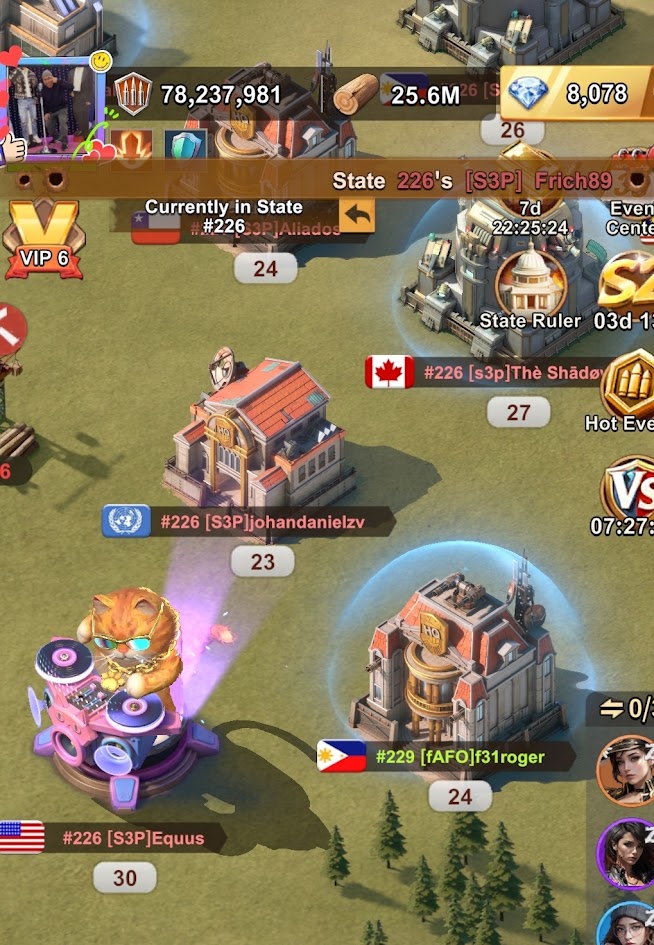Open the State Ruler capitol icon

point(529,285)
